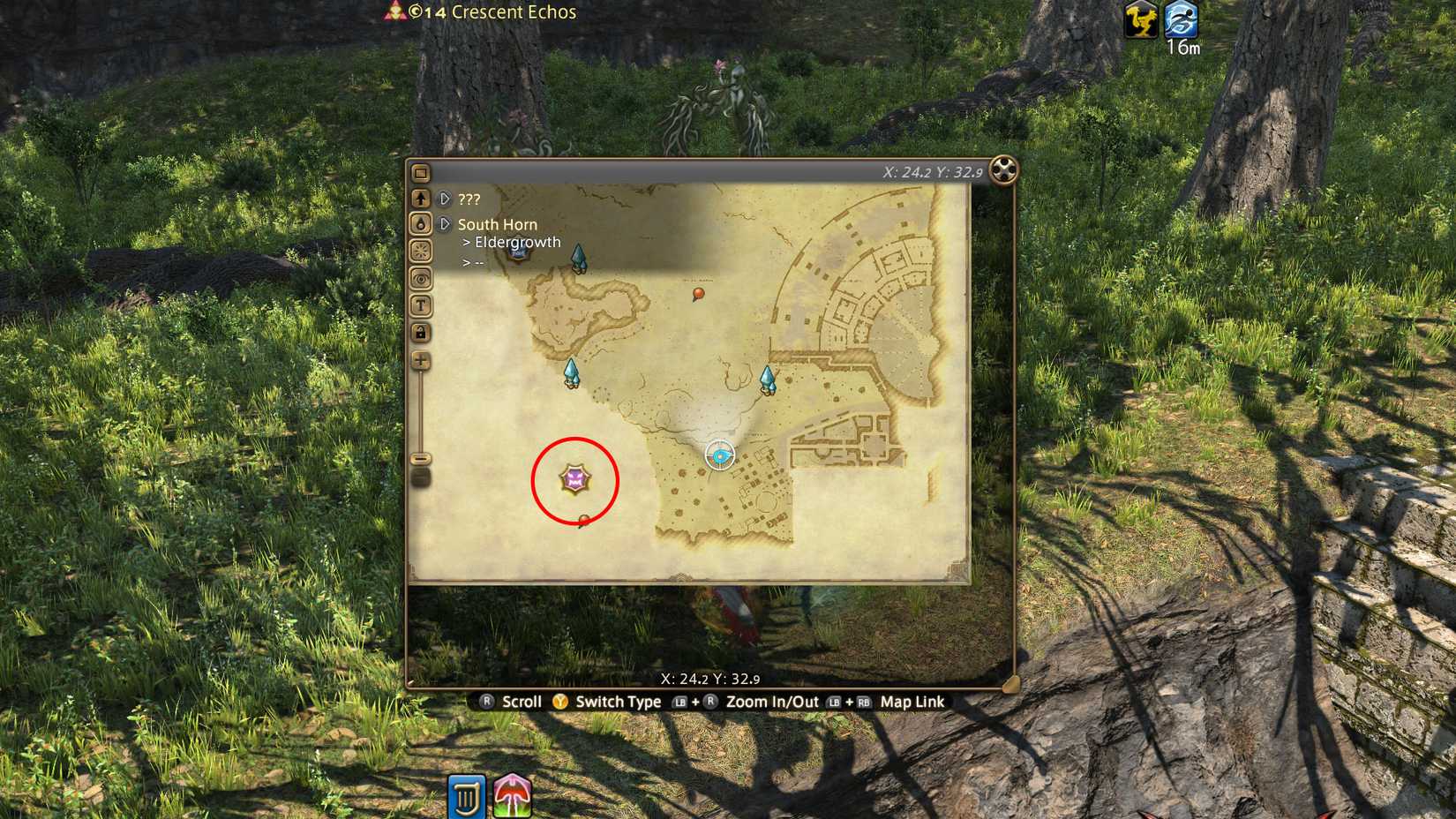Image resolution: width=1456 pixels, height=819 pixels.
Task: Expand the ??? region entry
Action: tap(446, 199)
